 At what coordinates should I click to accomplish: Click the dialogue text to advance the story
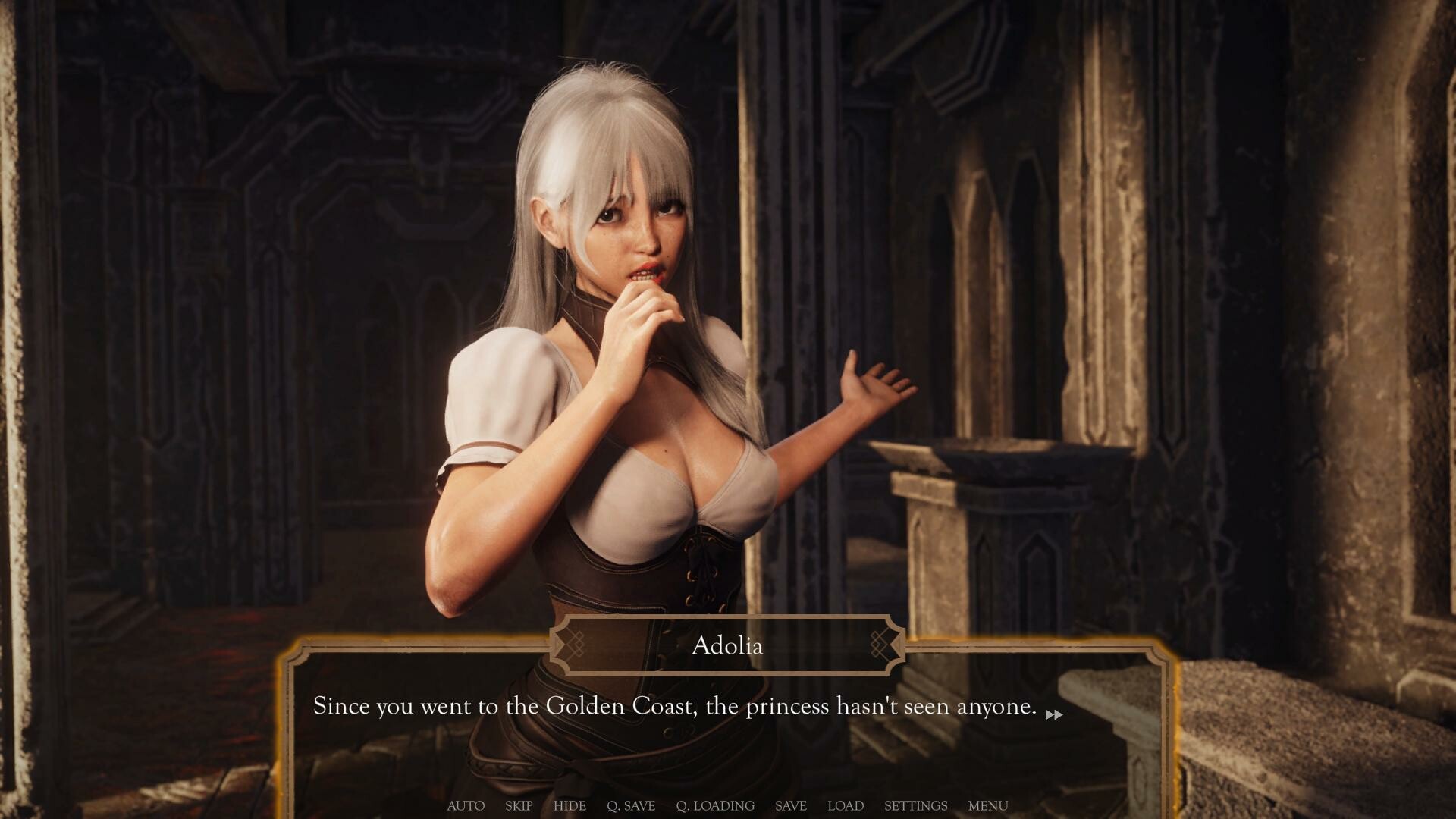point(673,706)
